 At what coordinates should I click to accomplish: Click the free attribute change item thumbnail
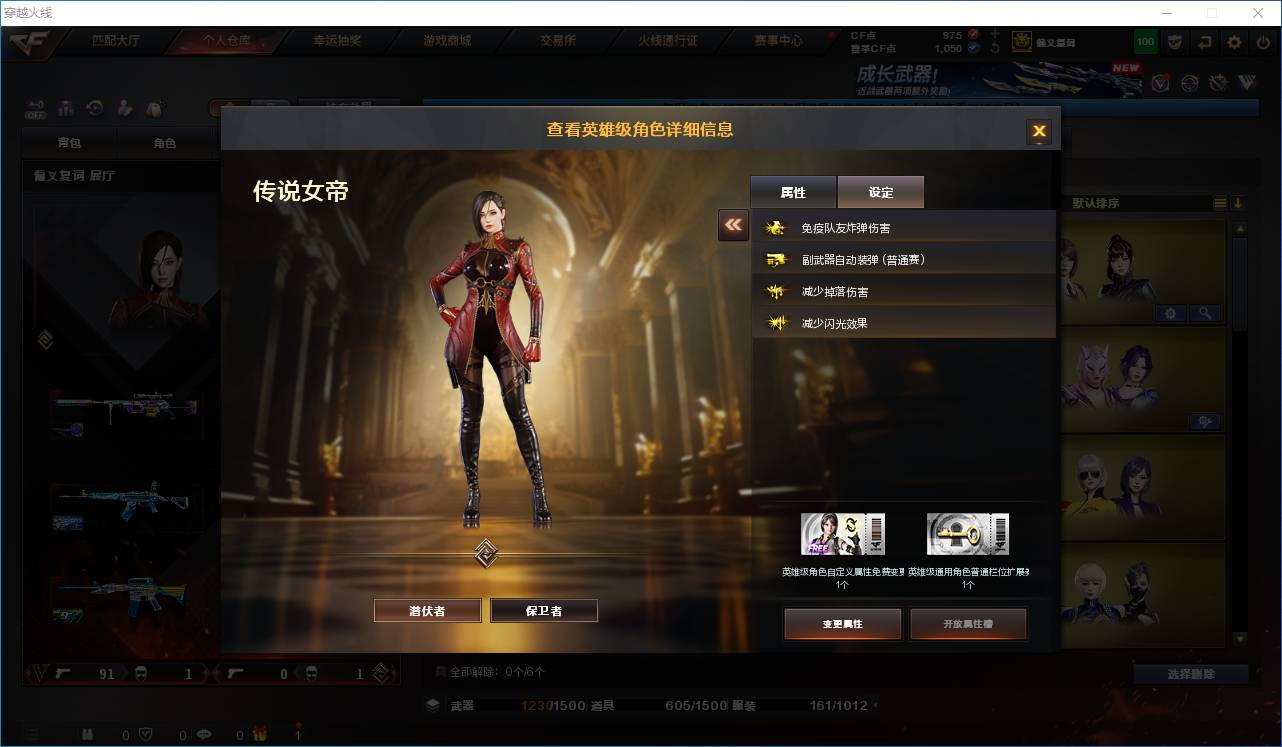(843, 533)
